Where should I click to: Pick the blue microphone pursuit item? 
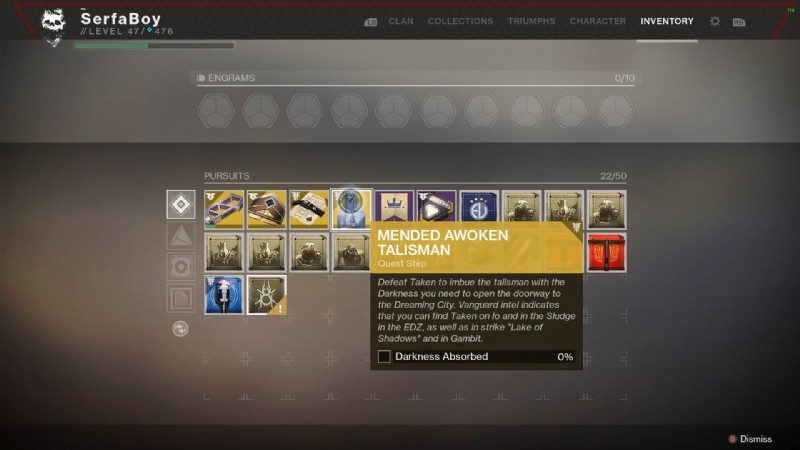[x=224, y=295]
